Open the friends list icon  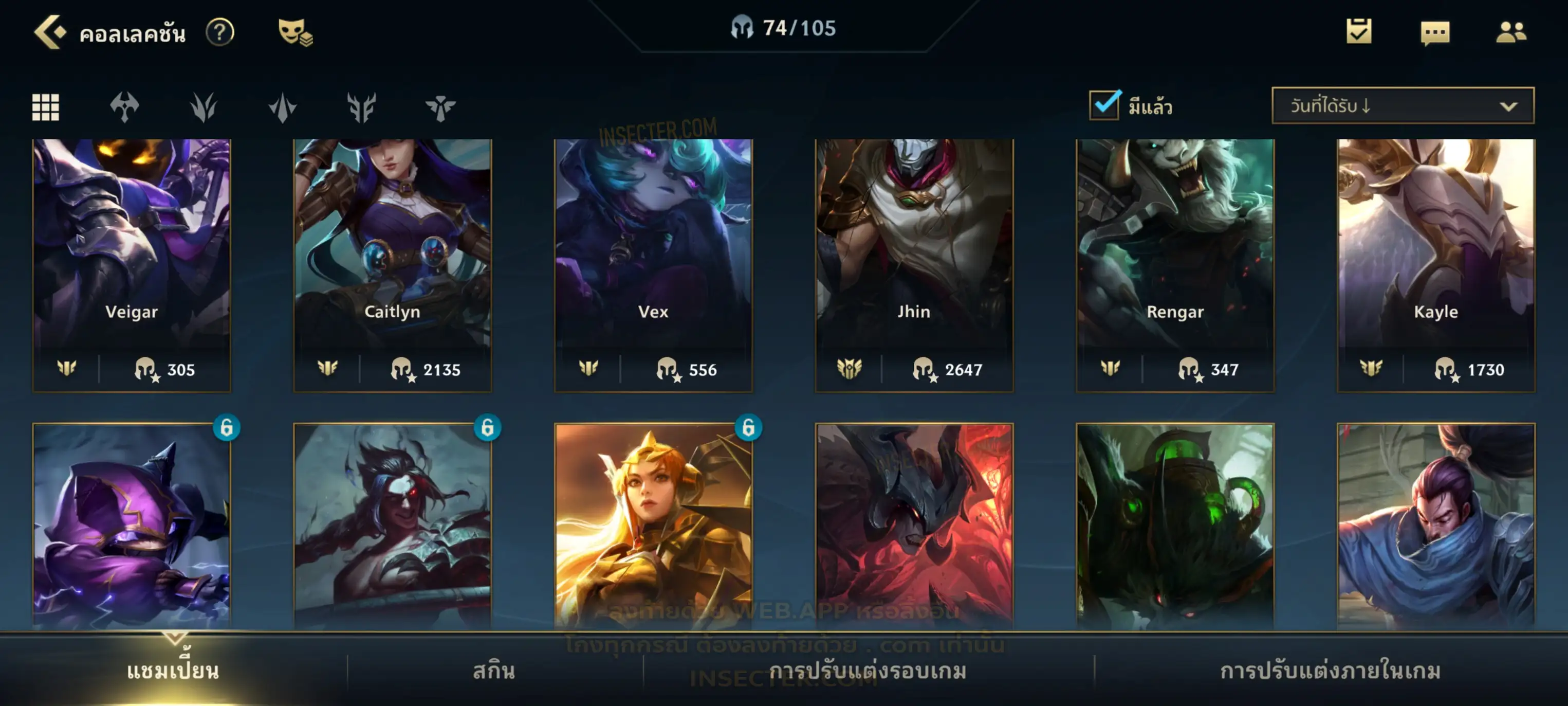(x=1511, y=32)
